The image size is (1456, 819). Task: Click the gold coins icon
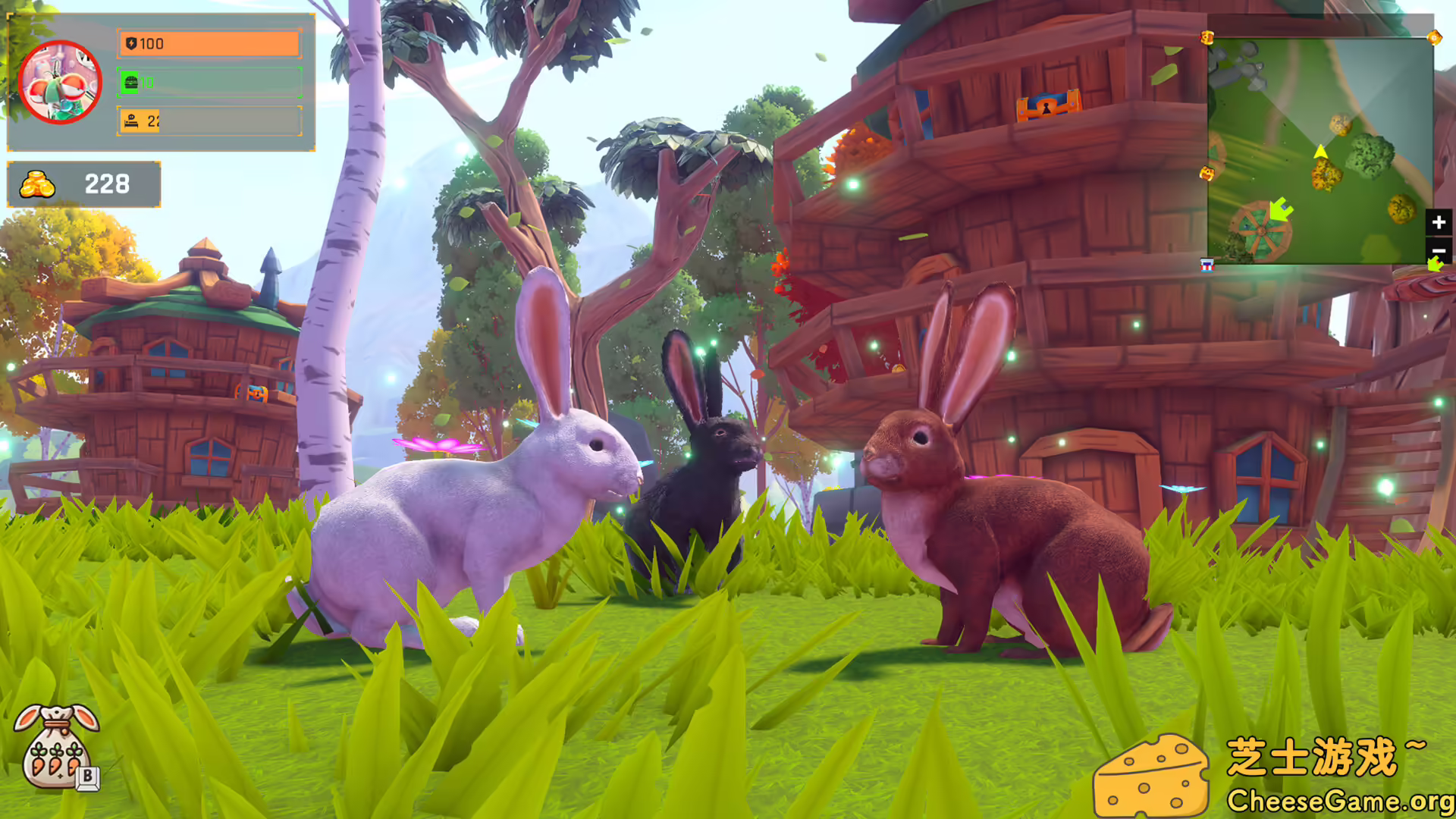[x=36, y=184]
